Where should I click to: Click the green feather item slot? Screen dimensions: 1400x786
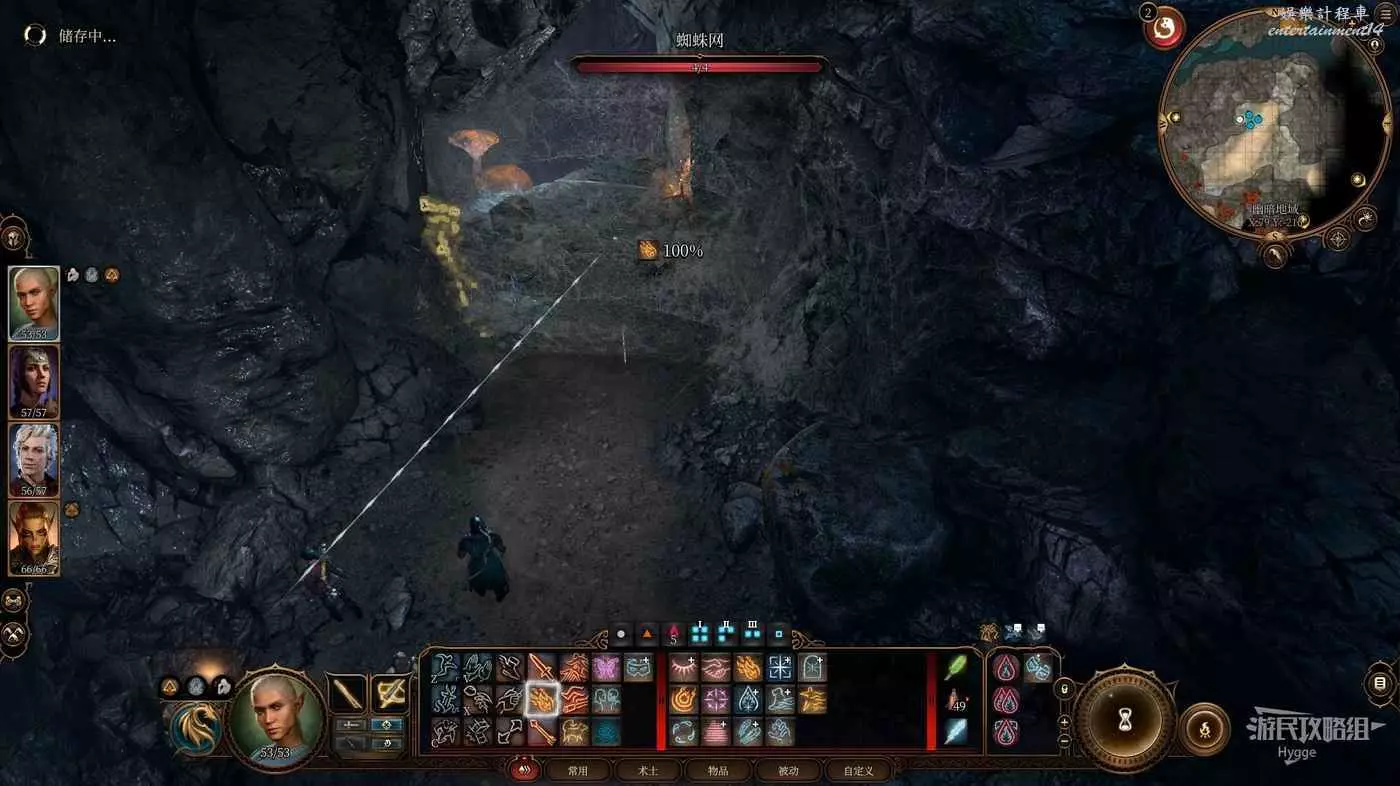pyautogui.click(x=956, y=667)
